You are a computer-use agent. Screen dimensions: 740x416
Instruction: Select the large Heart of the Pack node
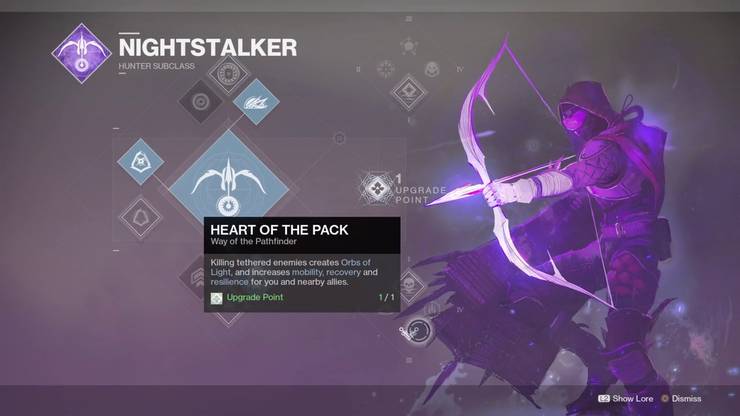point(231,180)
